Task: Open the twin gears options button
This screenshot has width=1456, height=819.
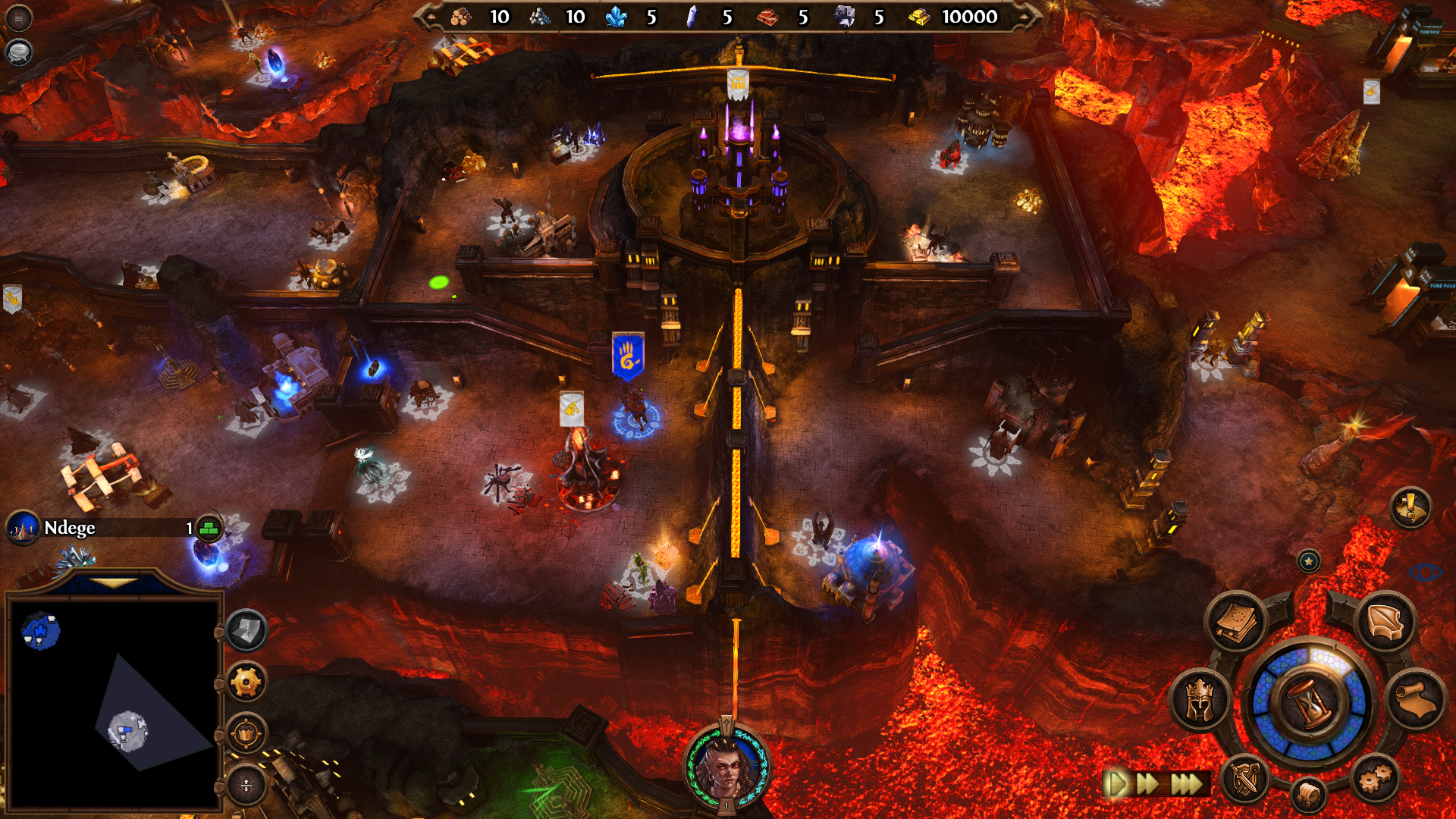Action: (1374, 779)
